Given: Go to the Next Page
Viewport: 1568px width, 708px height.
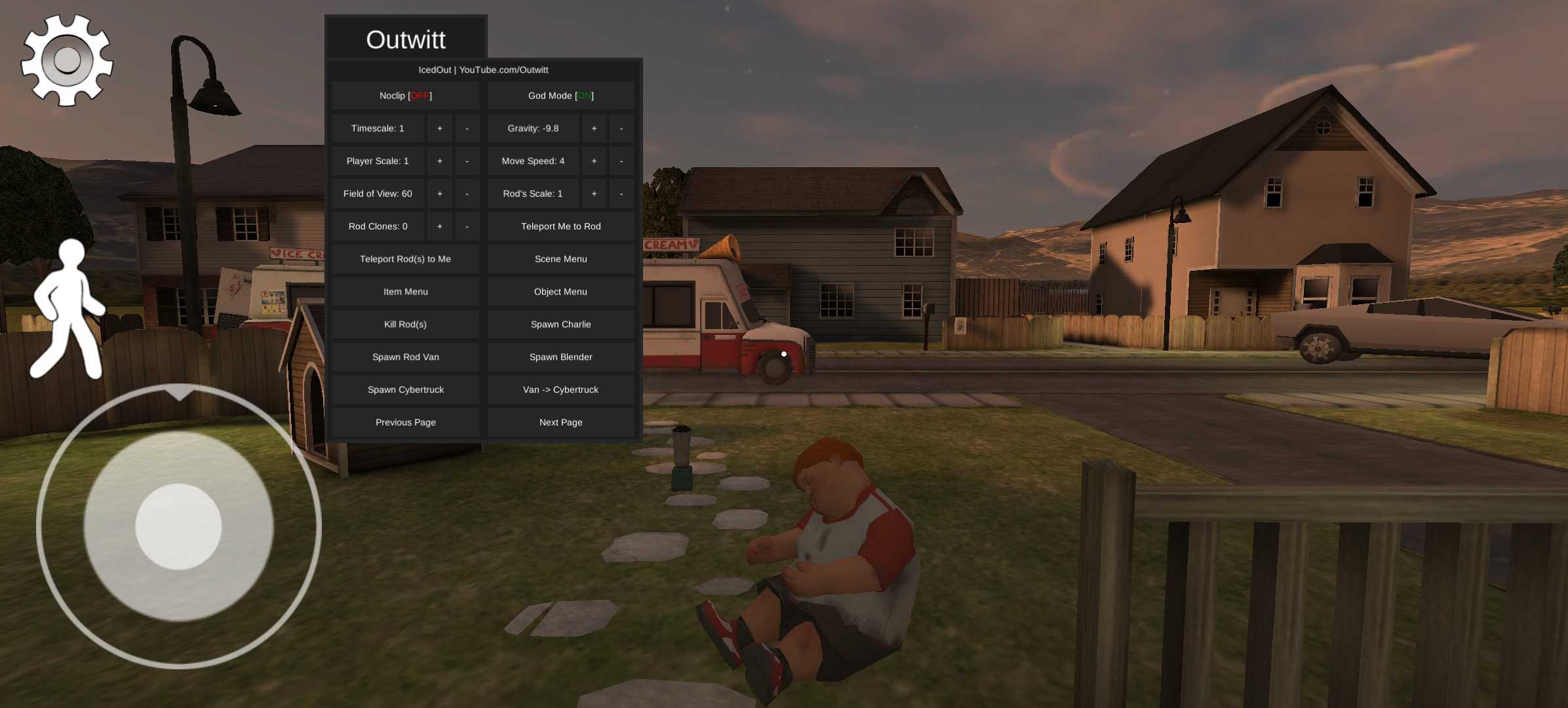Looking at the screenshot, I should pyautogui.click(x=560, y=423).
